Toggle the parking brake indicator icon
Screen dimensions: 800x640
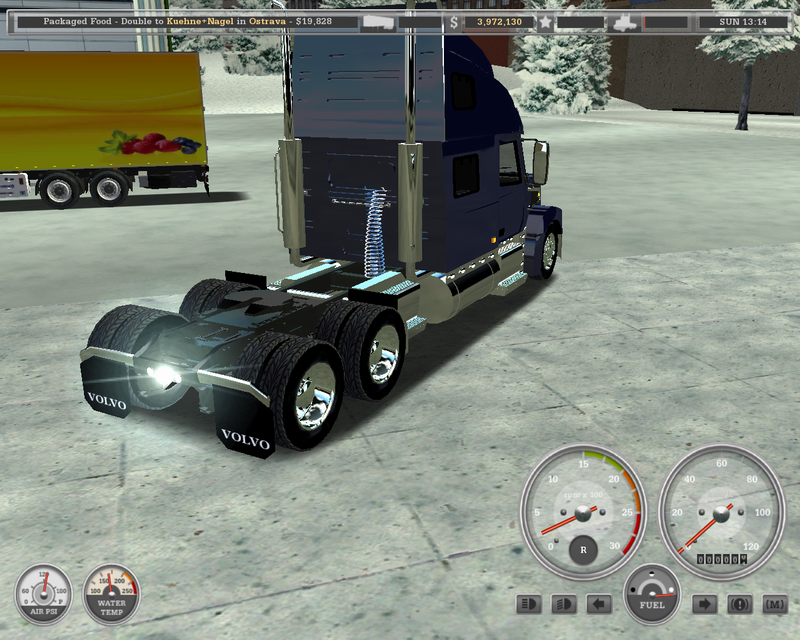click(x=739, y=604)
